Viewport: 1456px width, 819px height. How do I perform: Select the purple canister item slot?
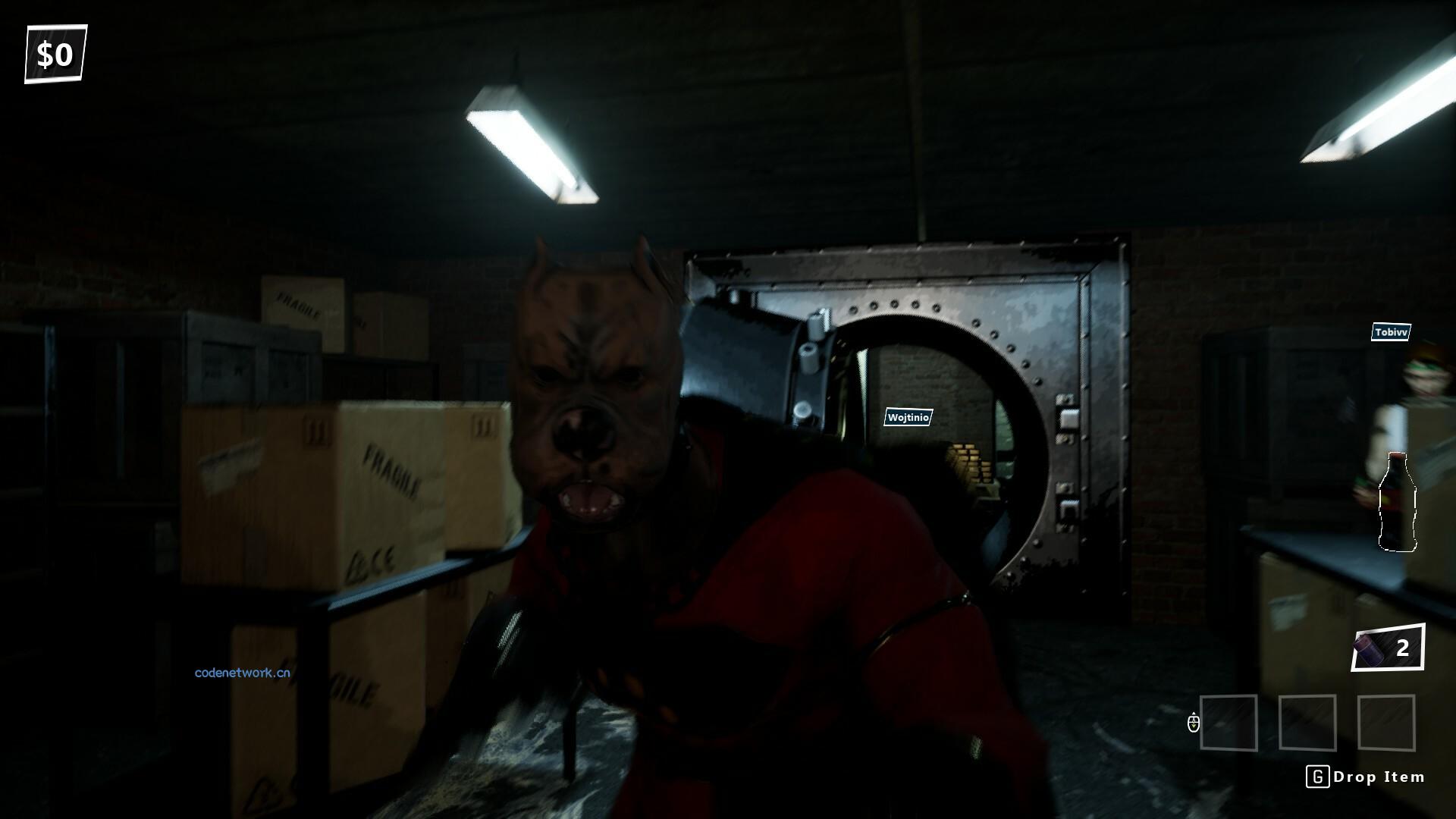1387,648
